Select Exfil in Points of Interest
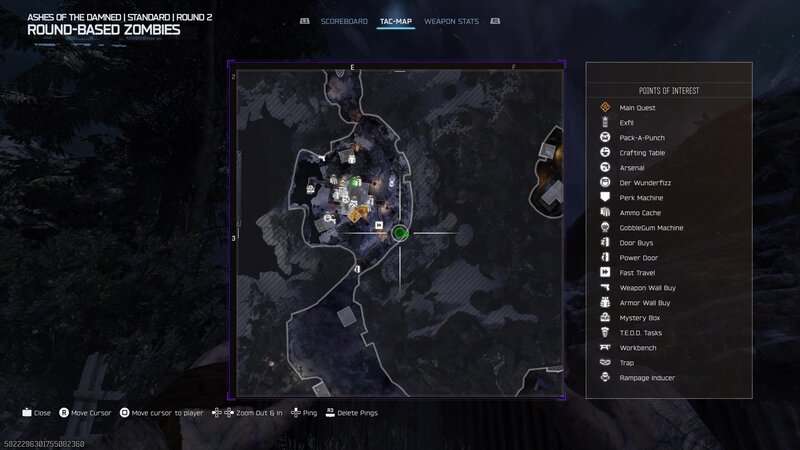Viewport: 800px width, 450px height. [x=627, y=123]
